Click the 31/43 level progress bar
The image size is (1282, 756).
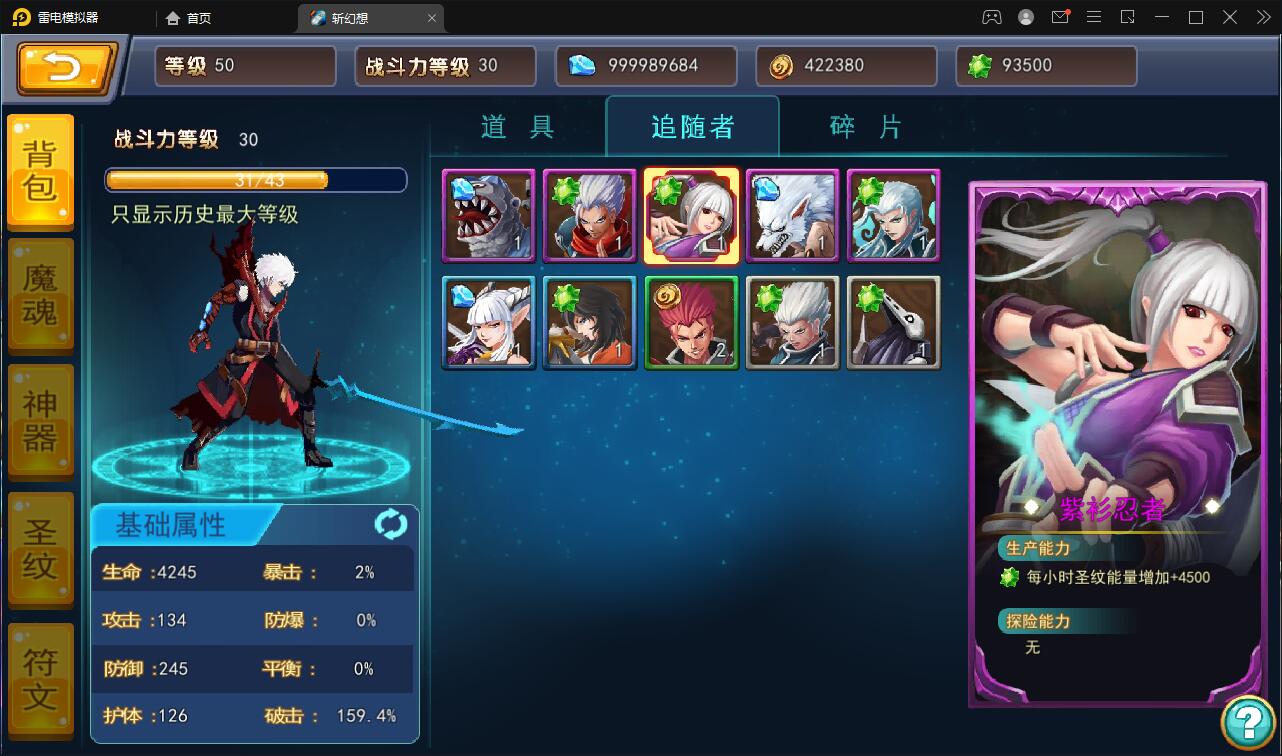256,180
